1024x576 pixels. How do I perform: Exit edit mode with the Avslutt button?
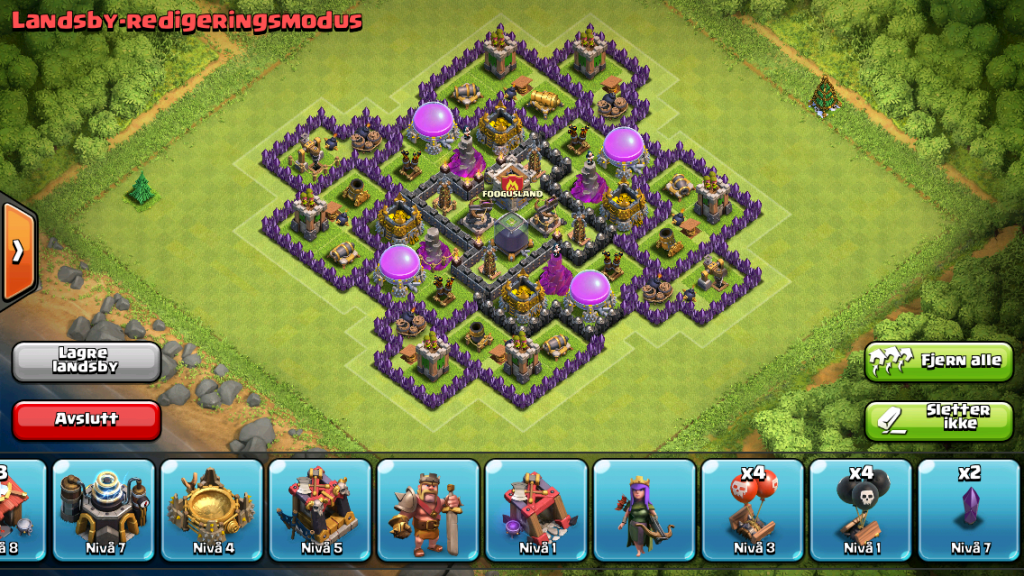click(x=87, y=420)
